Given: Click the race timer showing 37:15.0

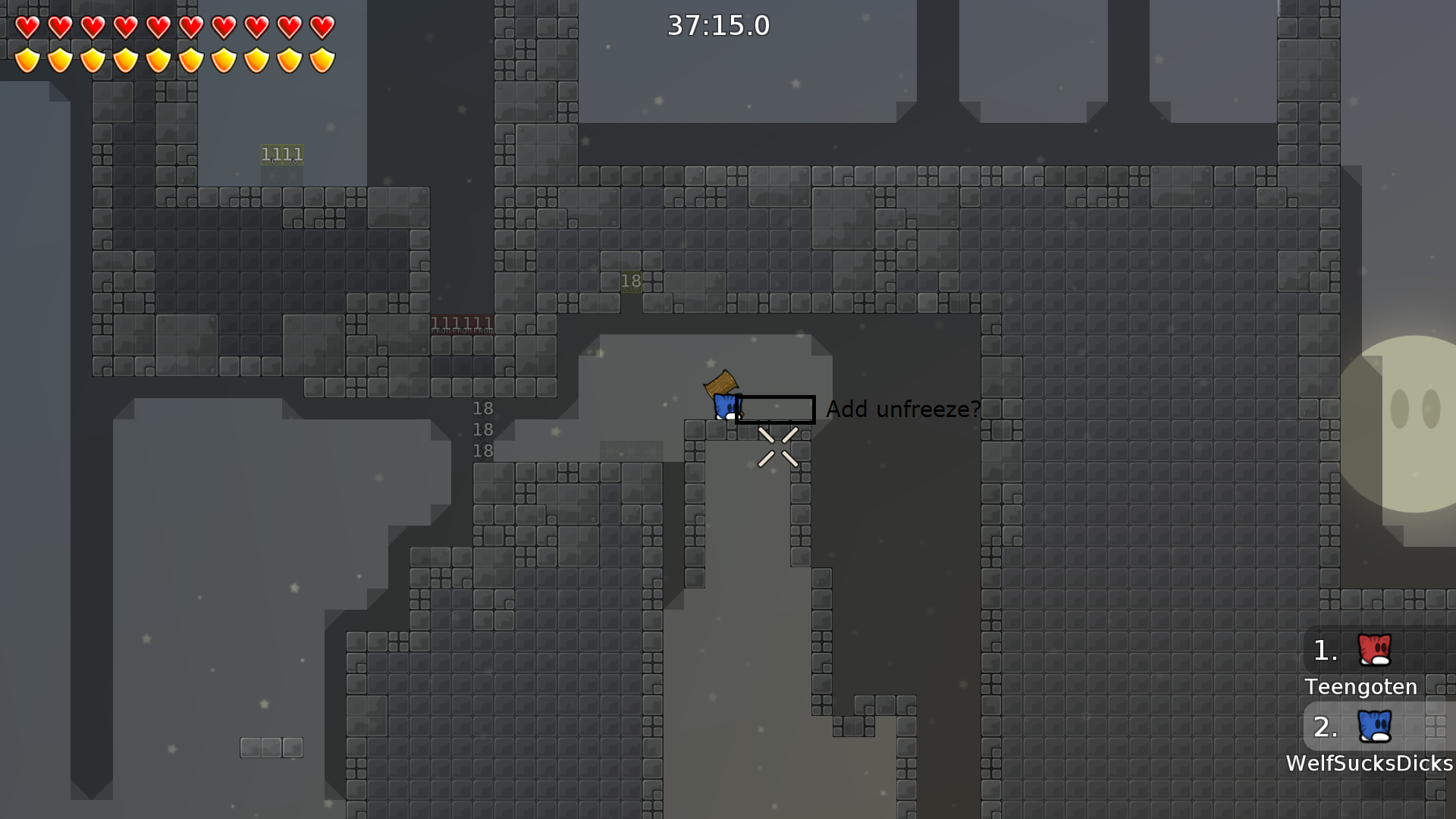Looking at the screenshot, I should pos(717,25).
